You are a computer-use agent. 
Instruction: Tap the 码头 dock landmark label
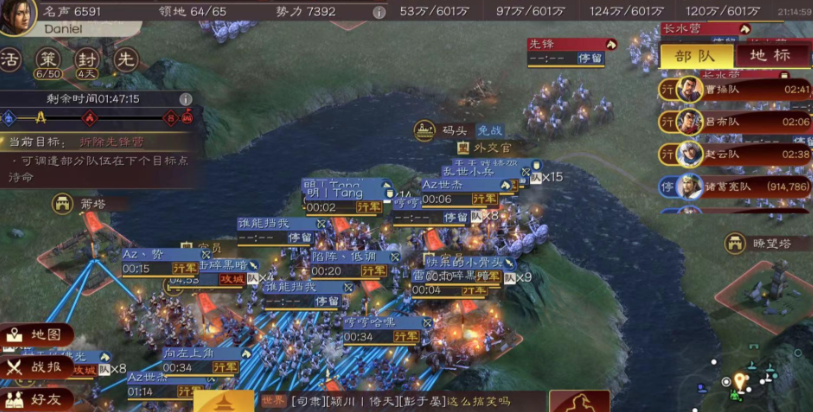[x=440, y=130]
